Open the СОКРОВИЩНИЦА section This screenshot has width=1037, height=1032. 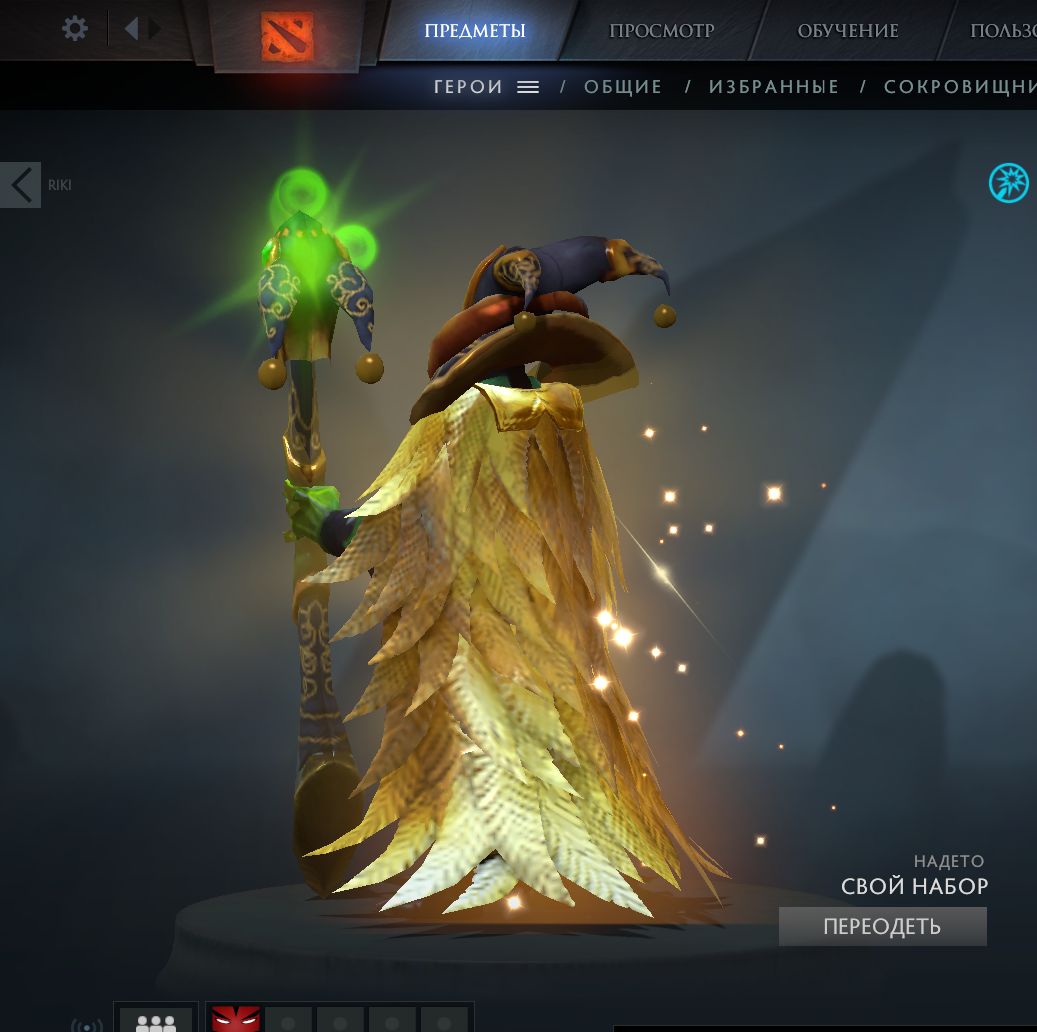[x=960, y=87]
